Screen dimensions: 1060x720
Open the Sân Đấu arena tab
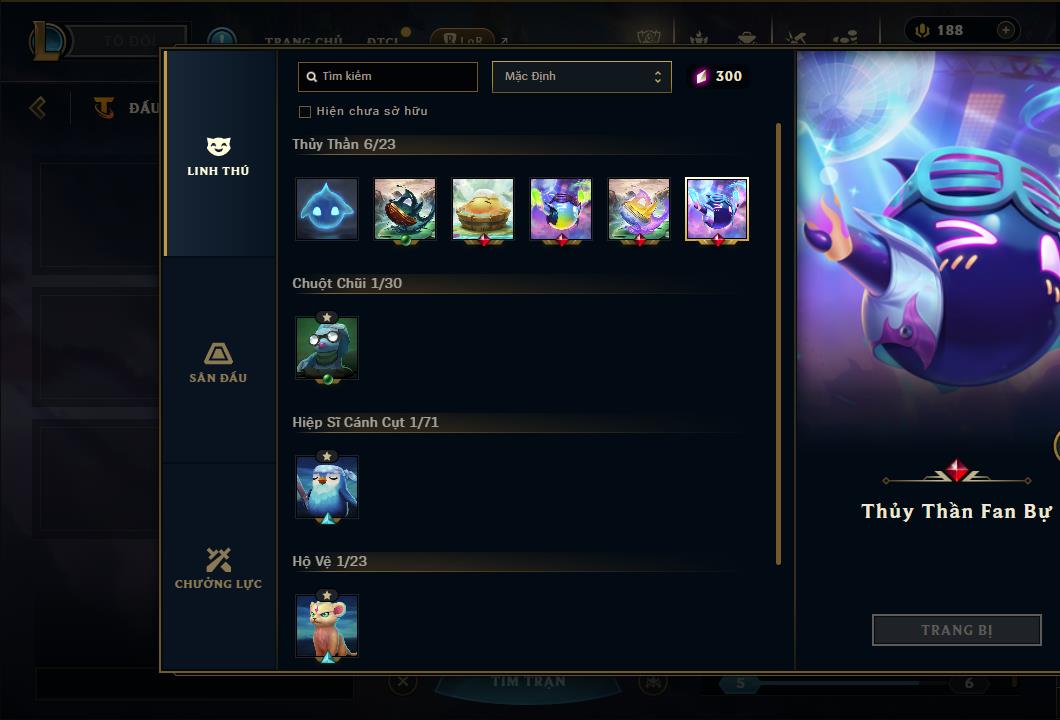click(218, 363)
